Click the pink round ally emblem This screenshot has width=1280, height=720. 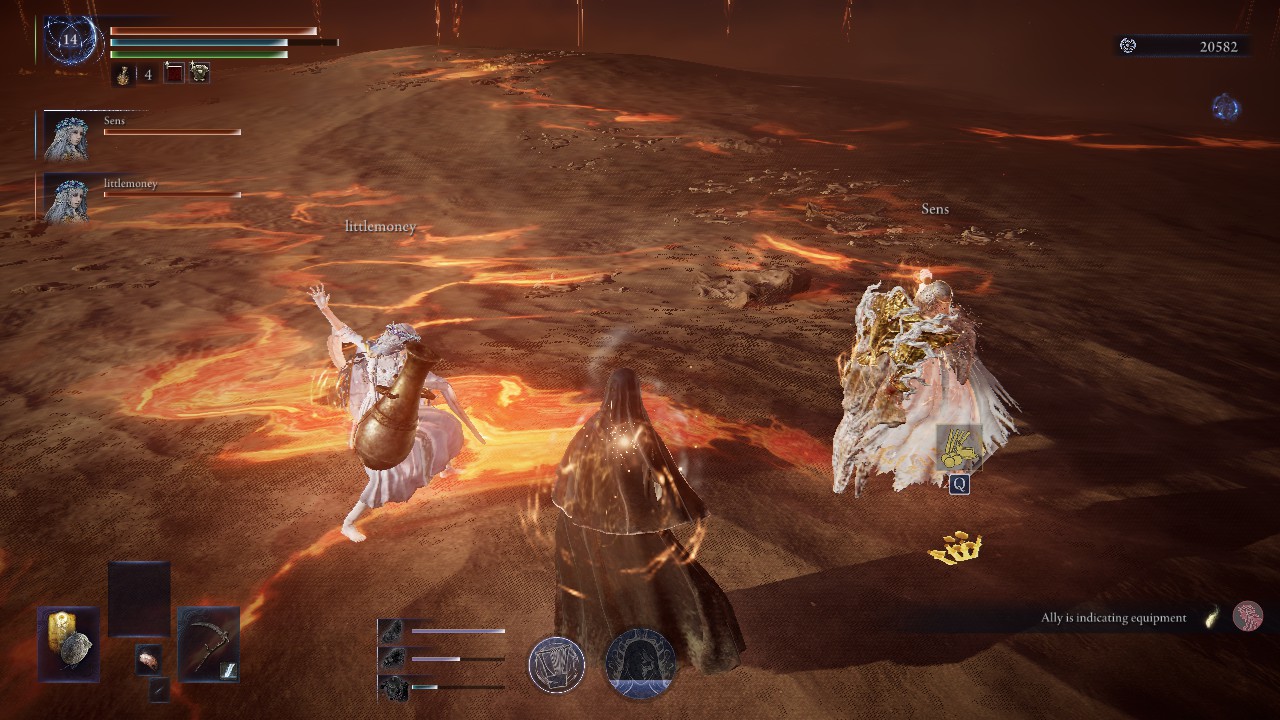point(1247,616)
